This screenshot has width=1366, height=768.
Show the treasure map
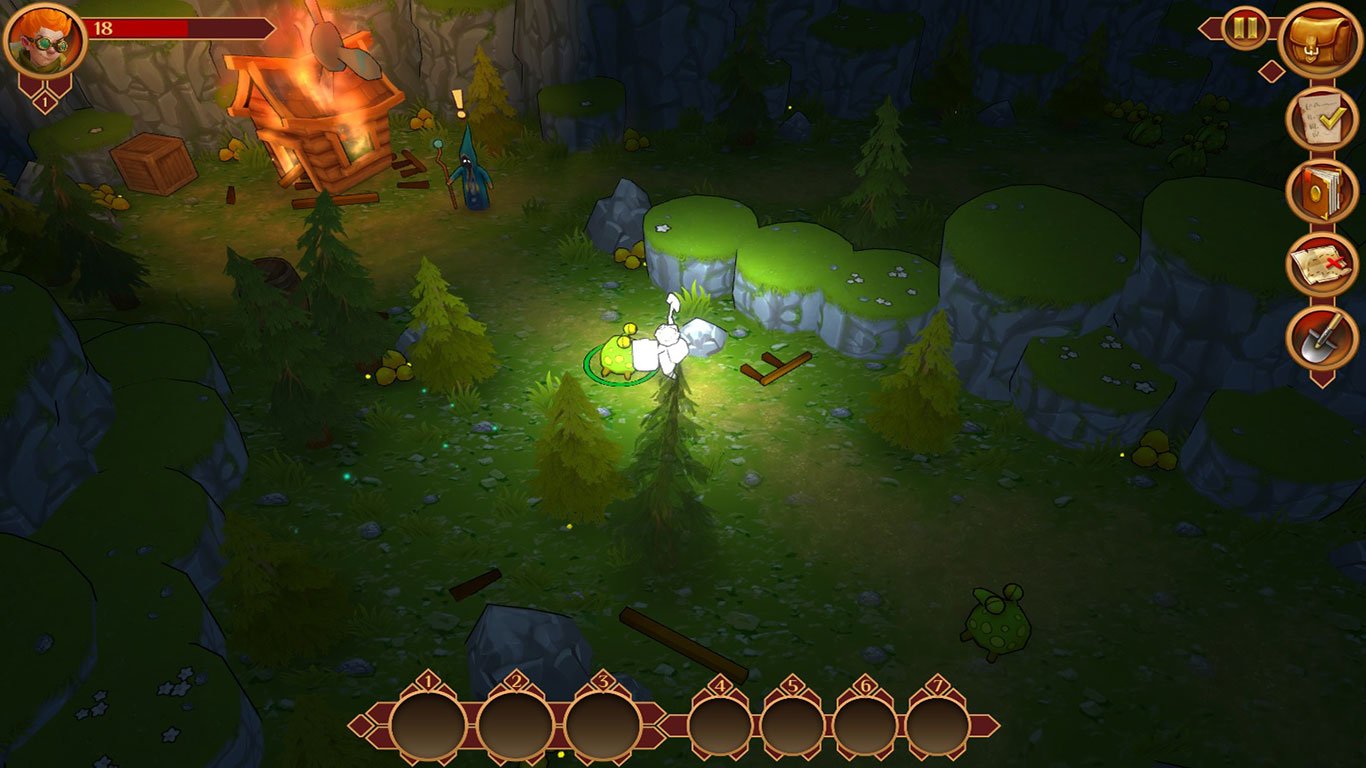tap(1321, 265)
